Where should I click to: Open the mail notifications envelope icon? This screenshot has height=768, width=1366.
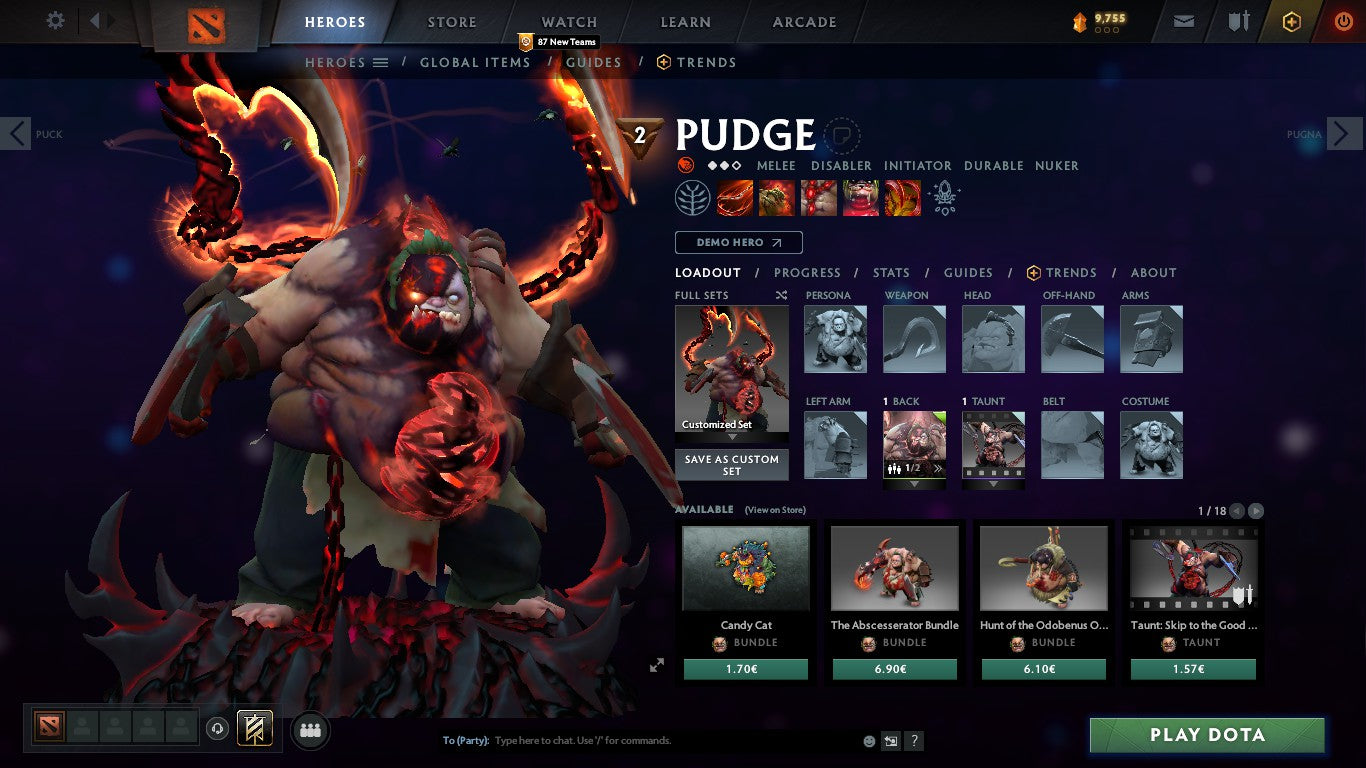coord(1183,22)
